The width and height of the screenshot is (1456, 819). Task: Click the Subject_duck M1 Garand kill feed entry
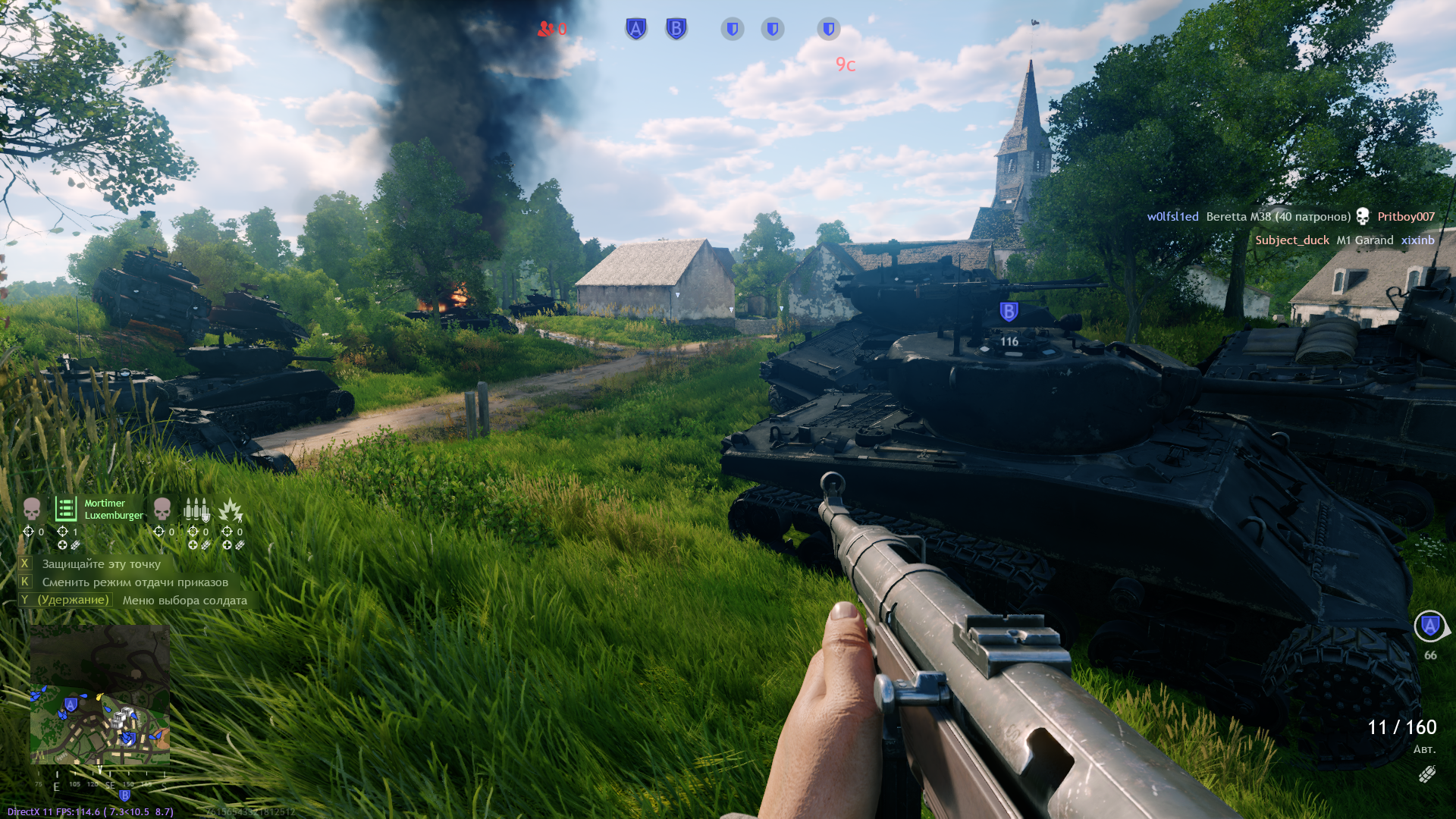pyautogui.click(x=1344, y=240)
